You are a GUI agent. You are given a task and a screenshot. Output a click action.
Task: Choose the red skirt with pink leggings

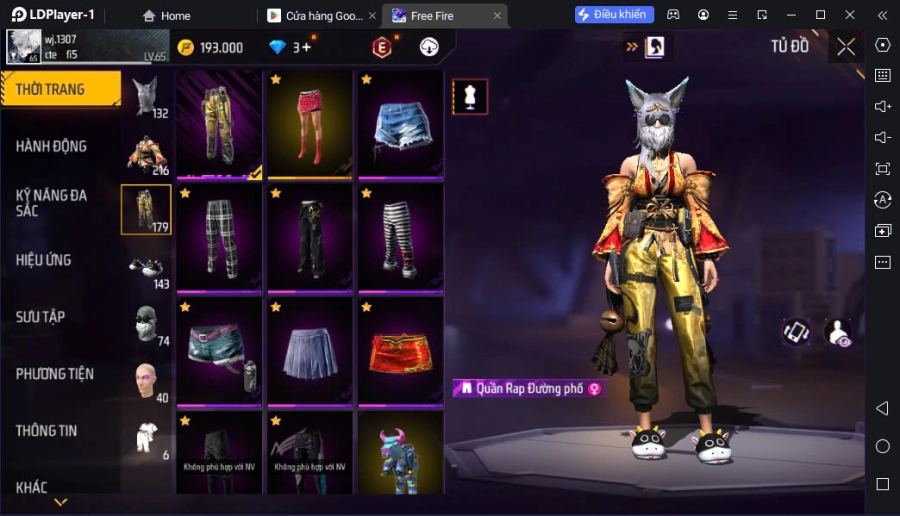click(309, 124)
